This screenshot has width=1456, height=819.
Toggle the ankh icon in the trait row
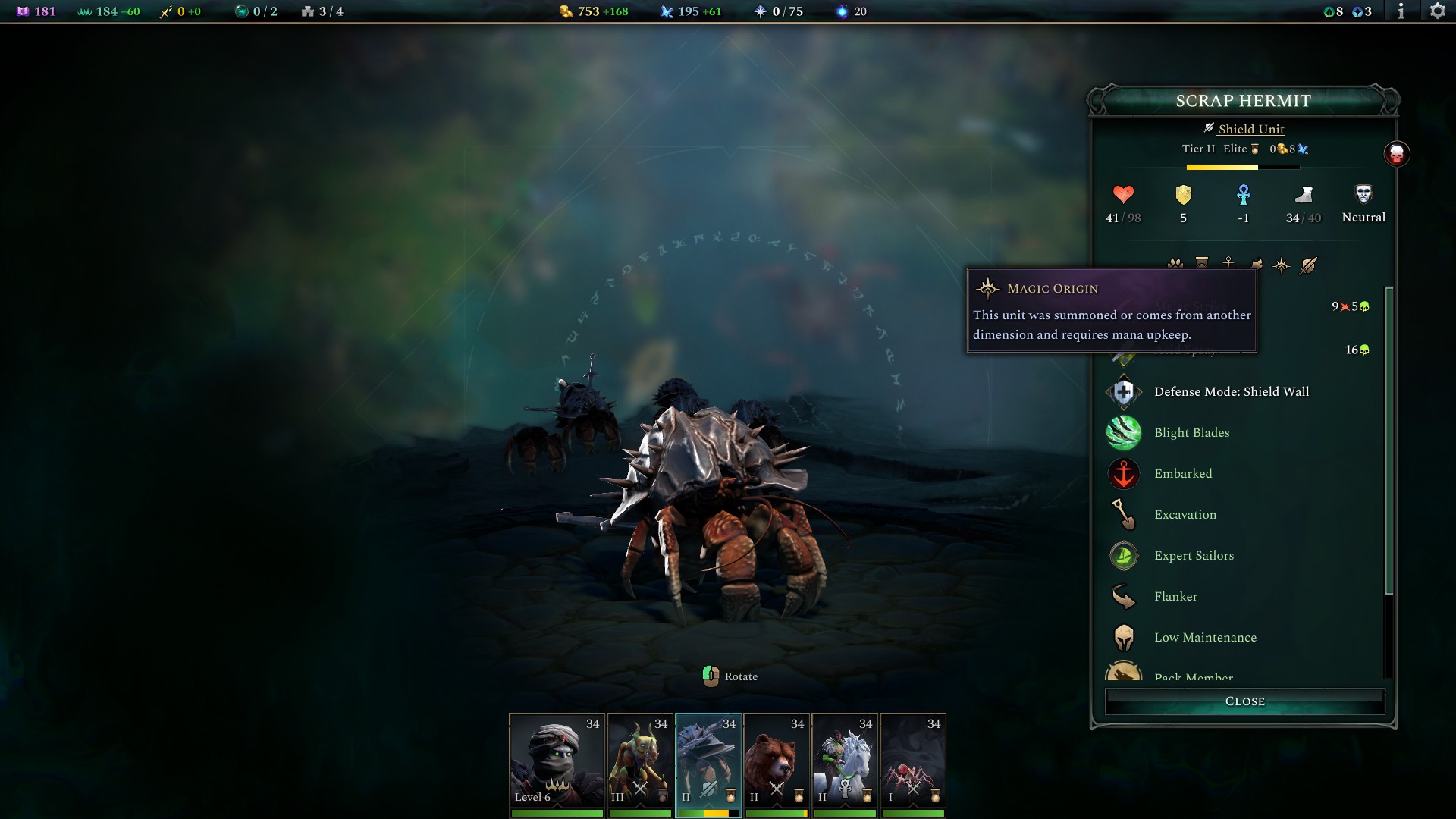click(x=1228, y=262)
